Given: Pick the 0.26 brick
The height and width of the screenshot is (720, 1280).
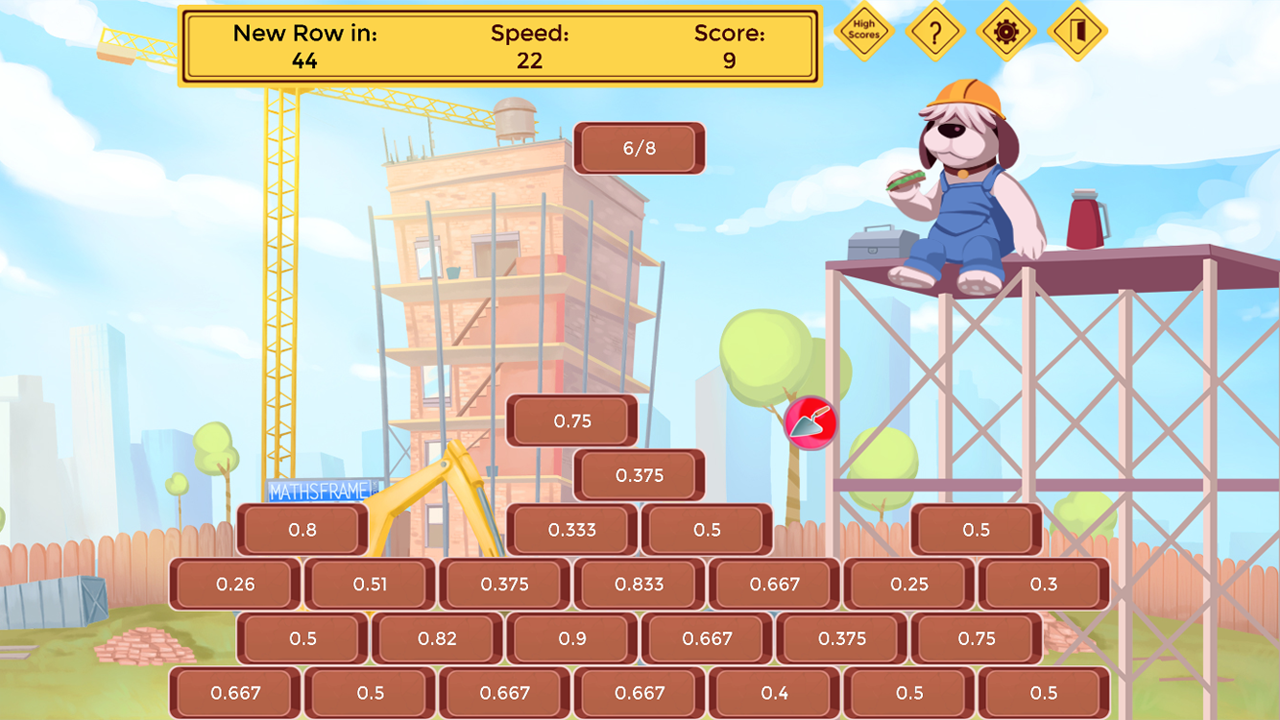Looking at the screenshot, I should 235,584.
